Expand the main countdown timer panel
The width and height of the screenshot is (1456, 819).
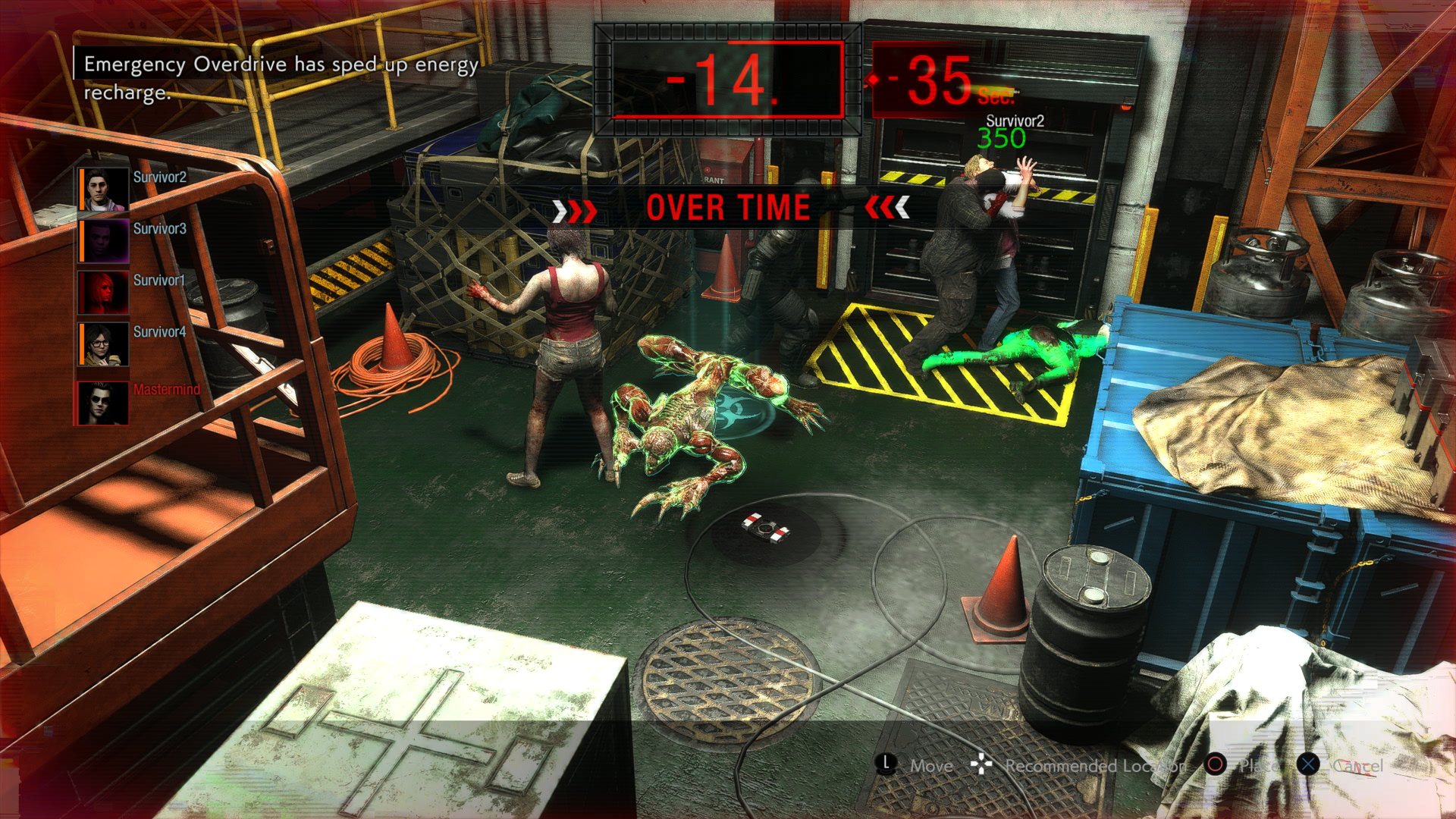[x=728, y=76]
